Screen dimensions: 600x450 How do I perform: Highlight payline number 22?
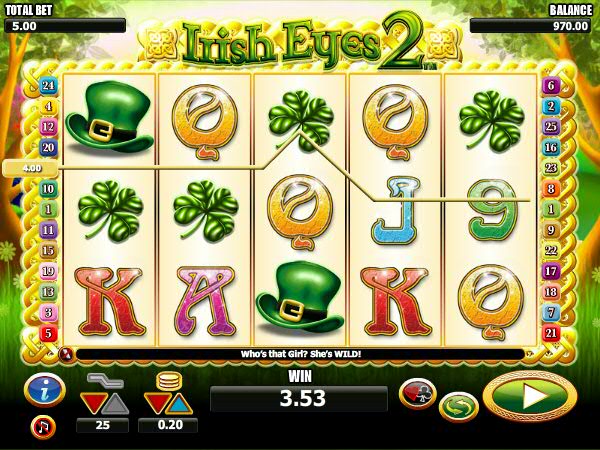click(550, 250)
